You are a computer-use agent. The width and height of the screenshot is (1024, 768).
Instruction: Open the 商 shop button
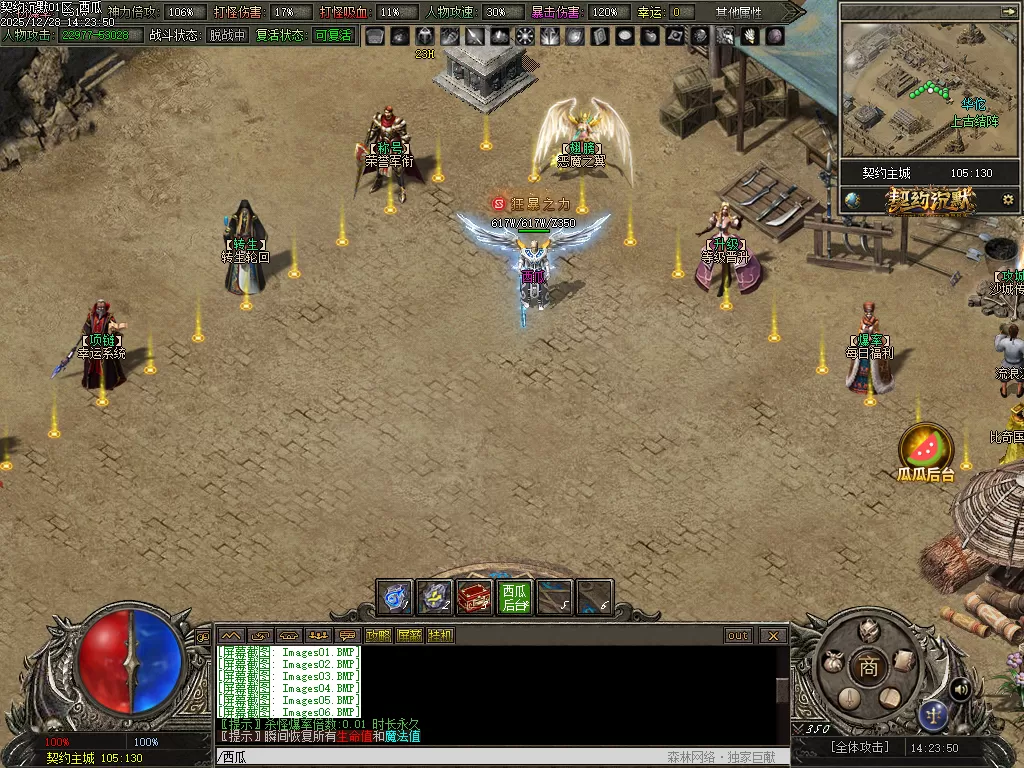tap(869, 667)
